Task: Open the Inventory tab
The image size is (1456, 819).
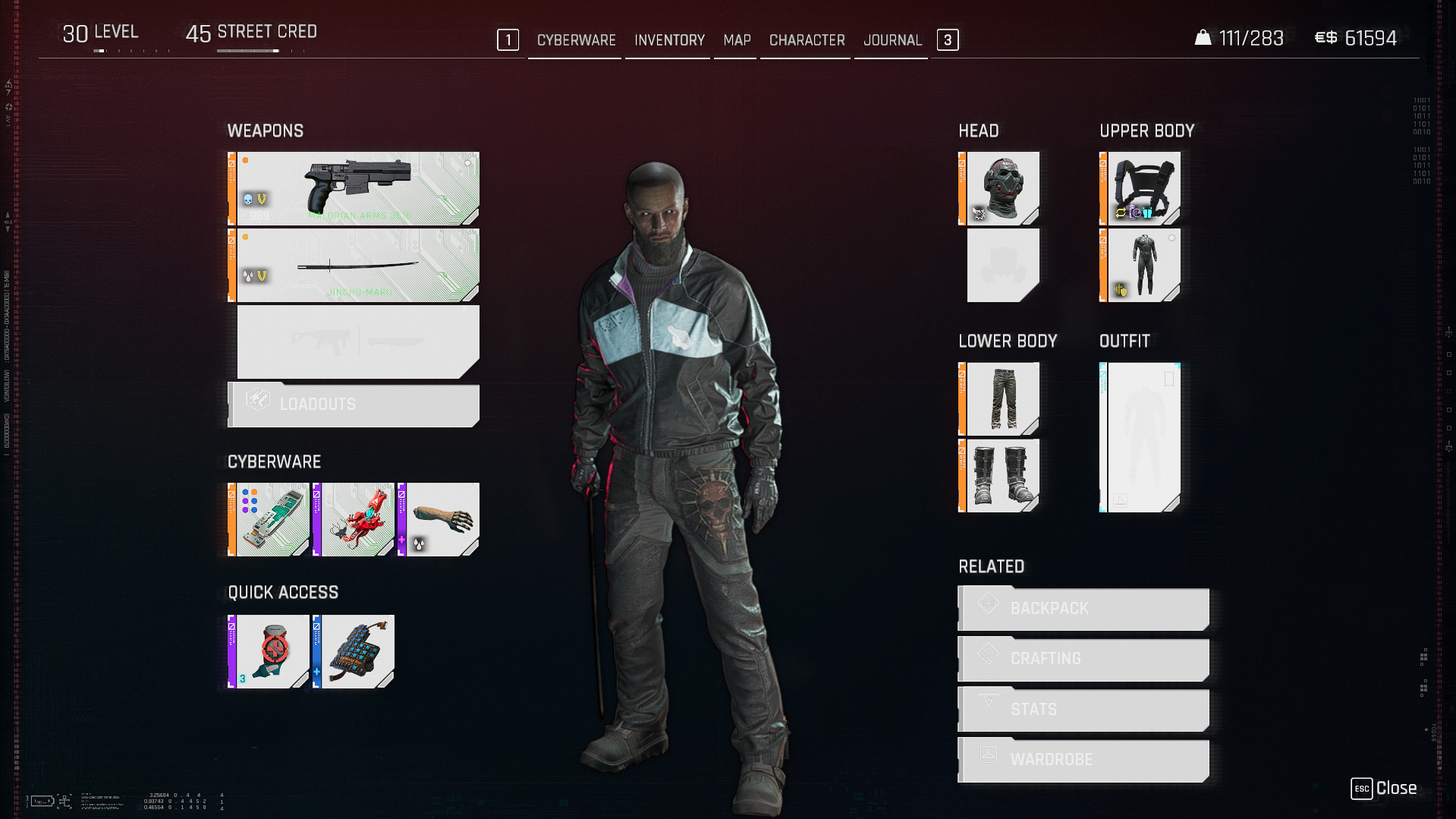Action: pyautogui.click(x=669, y=40)
